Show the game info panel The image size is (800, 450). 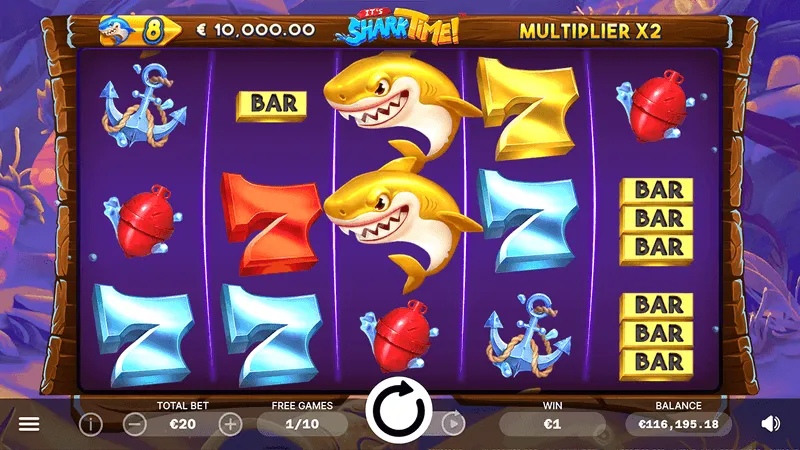click(91, 424)
